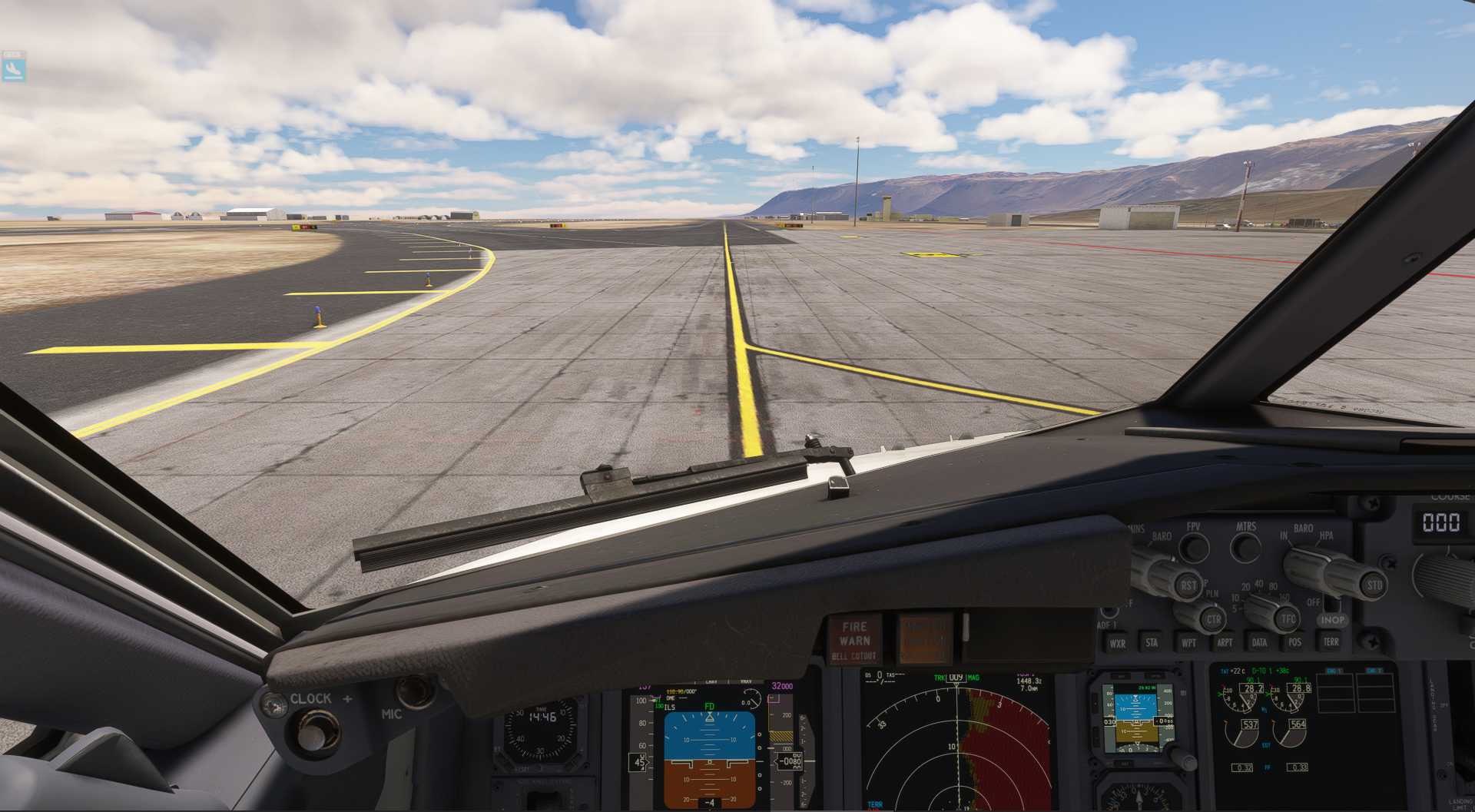This screenshot has width=1475, height=812.
Task: Toggle the POS position map button
Action: click(x=1295, y=642)
